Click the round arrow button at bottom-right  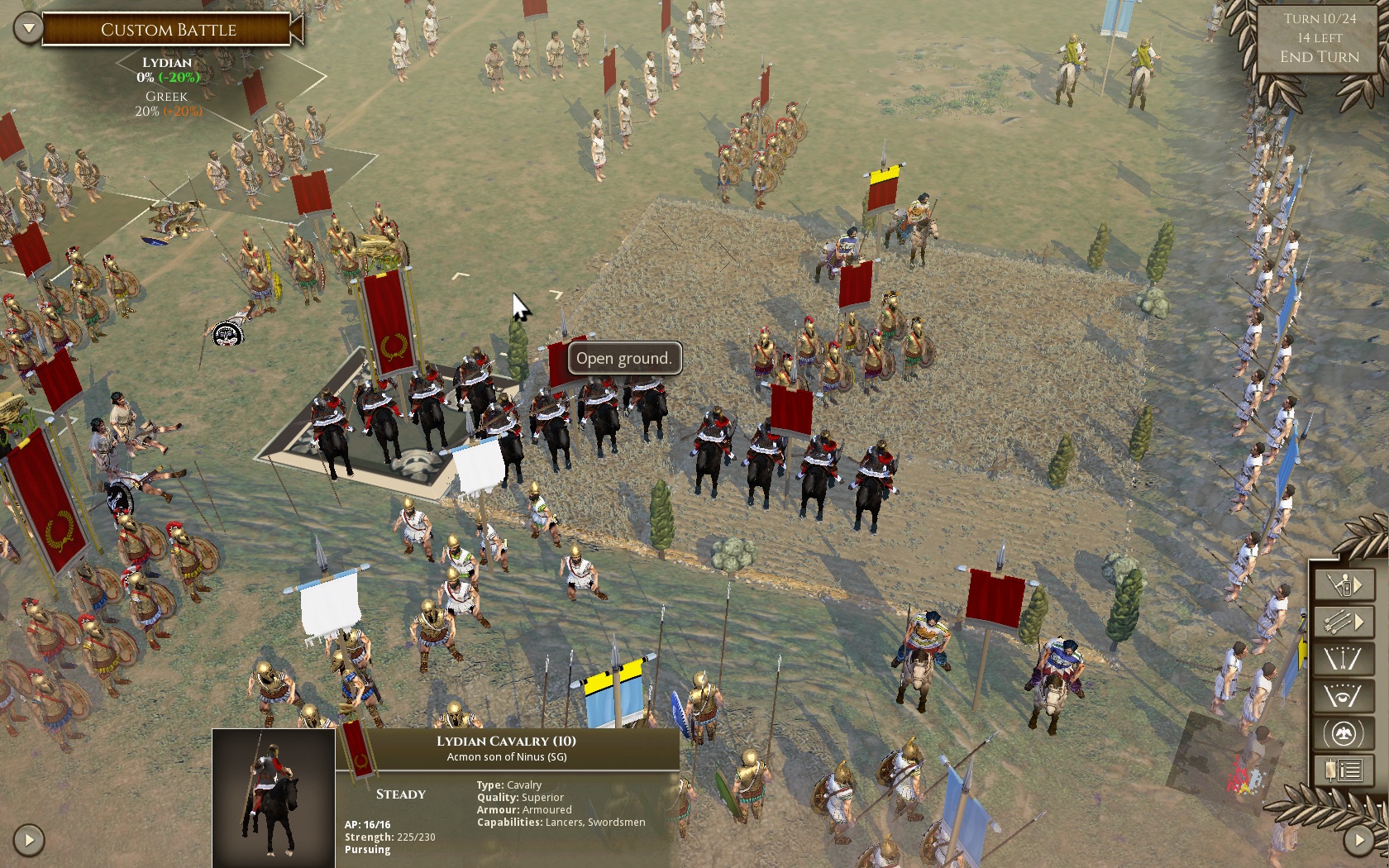[1359, 840]
